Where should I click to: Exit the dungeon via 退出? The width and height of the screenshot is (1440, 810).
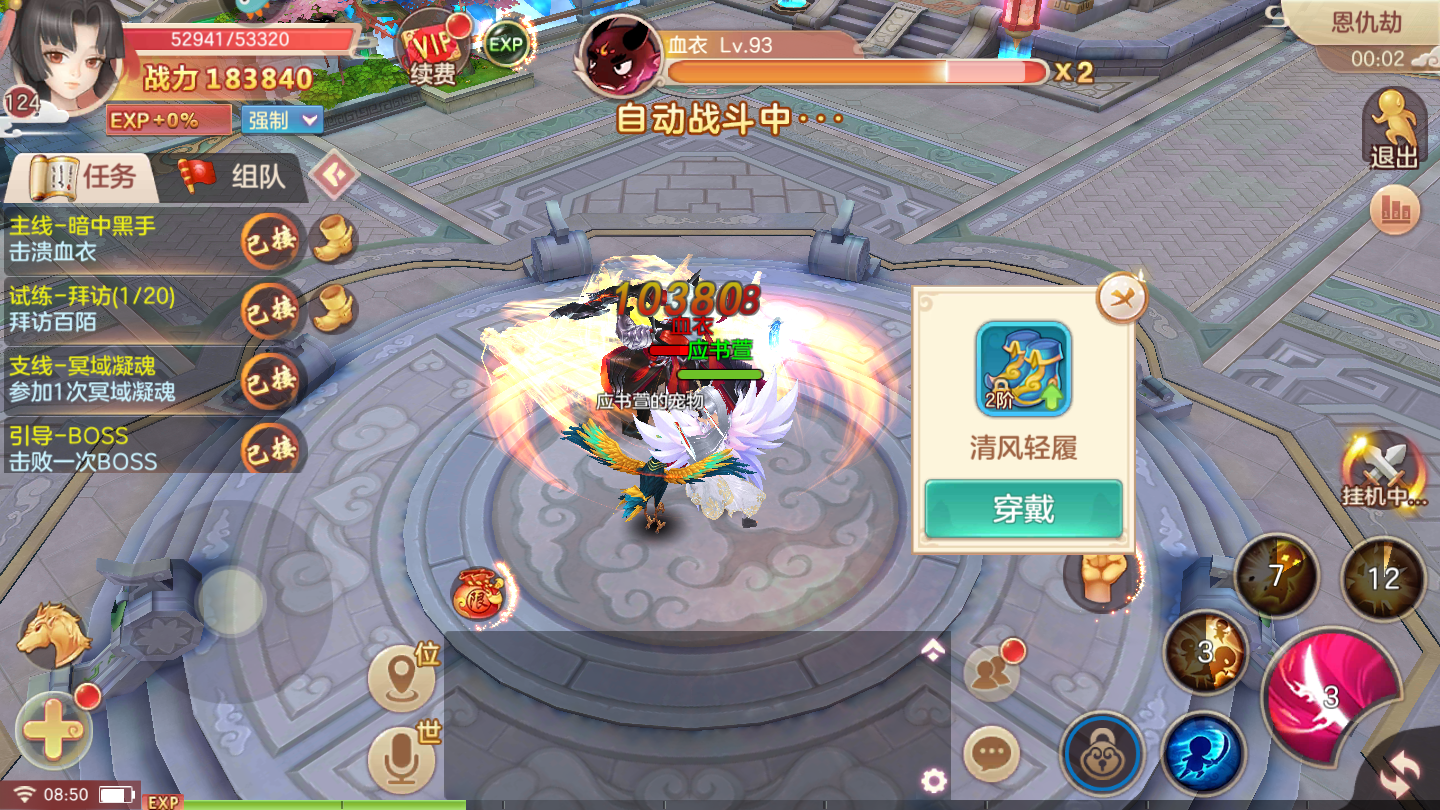[x=1394, y=130]
